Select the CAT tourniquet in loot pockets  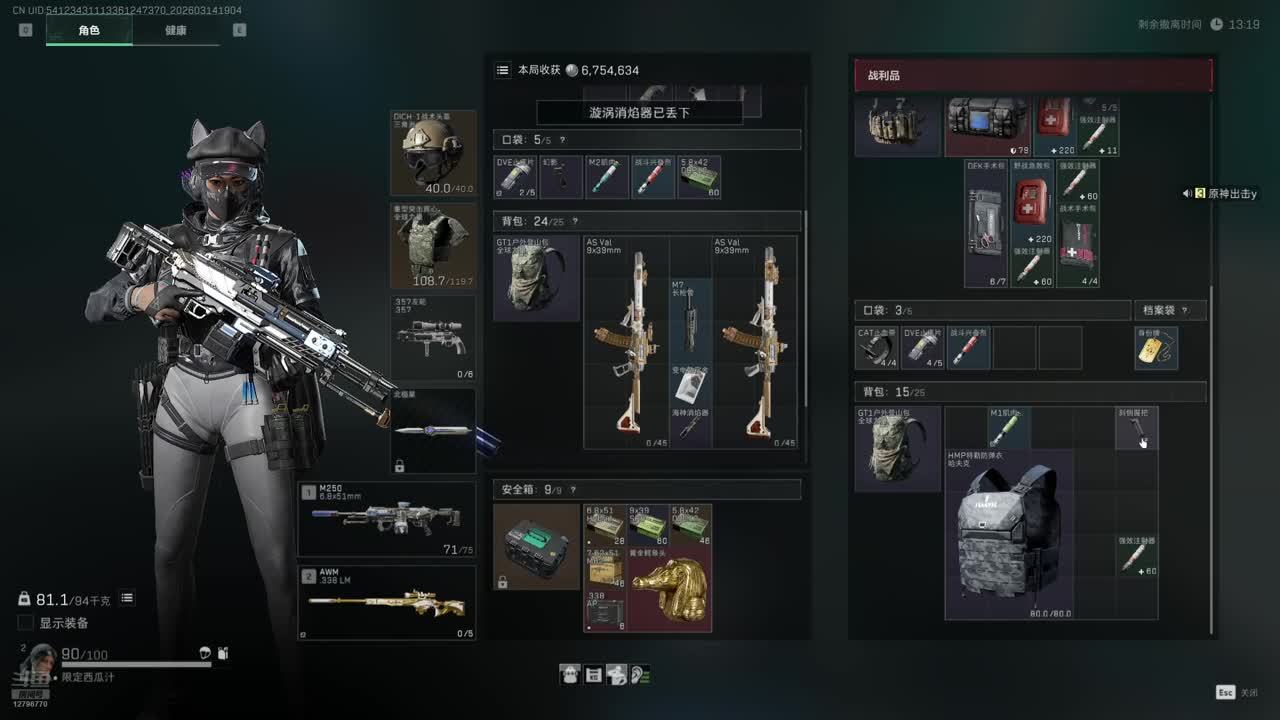[x=877, y=348]
